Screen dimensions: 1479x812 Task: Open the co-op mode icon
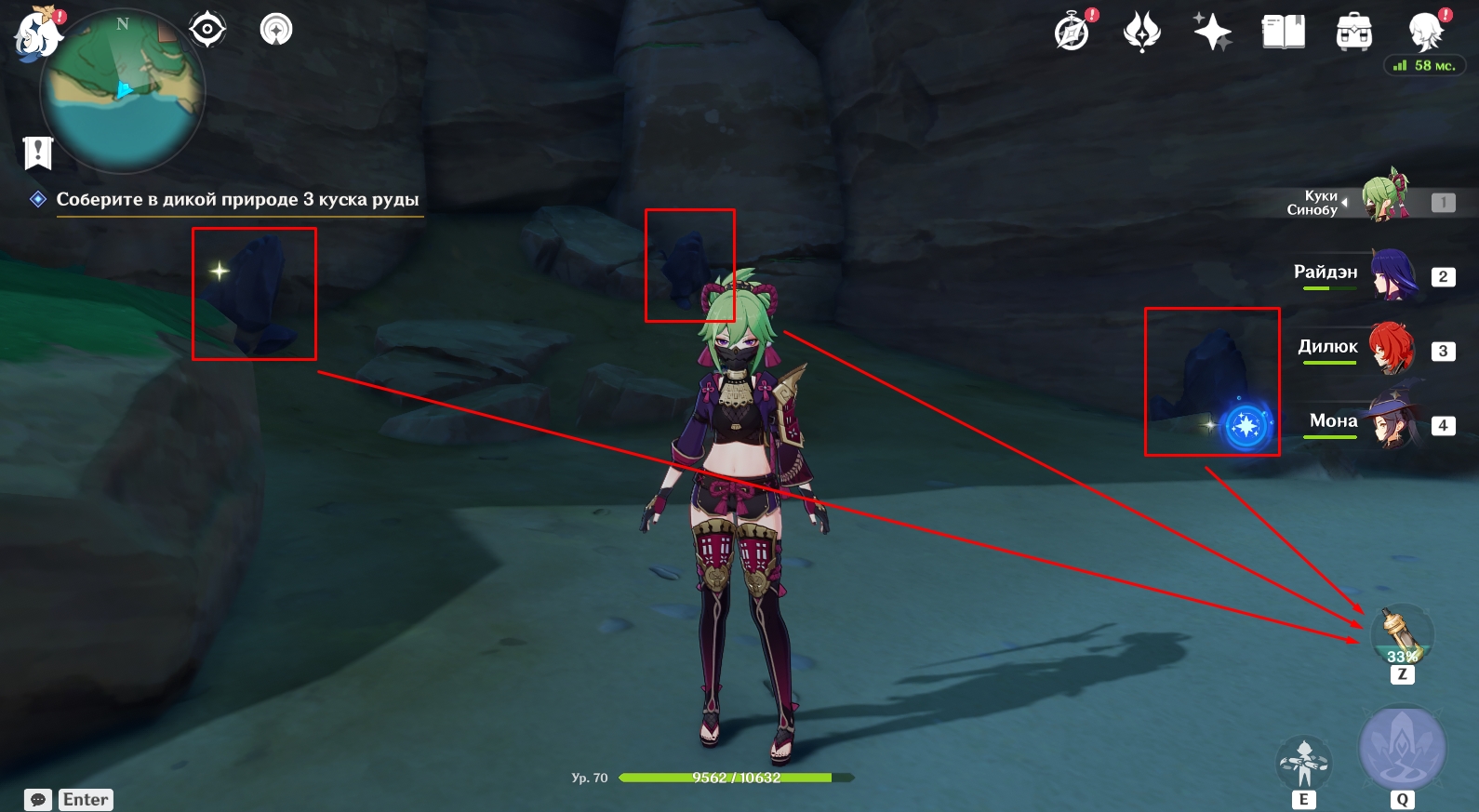[276, 30]
